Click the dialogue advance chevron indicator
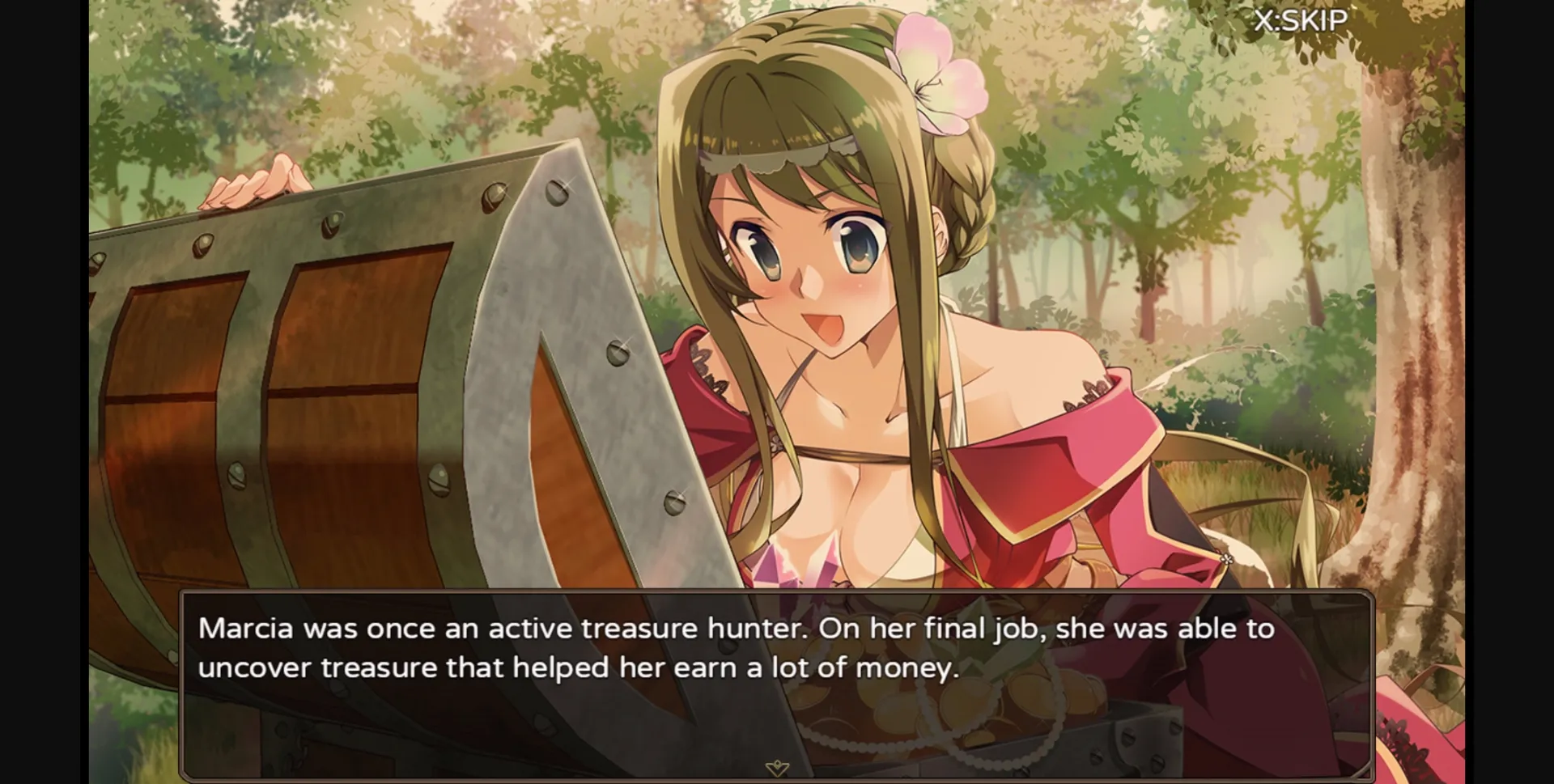This screenshot has width=1554, height=784. (x=777, y=769)
